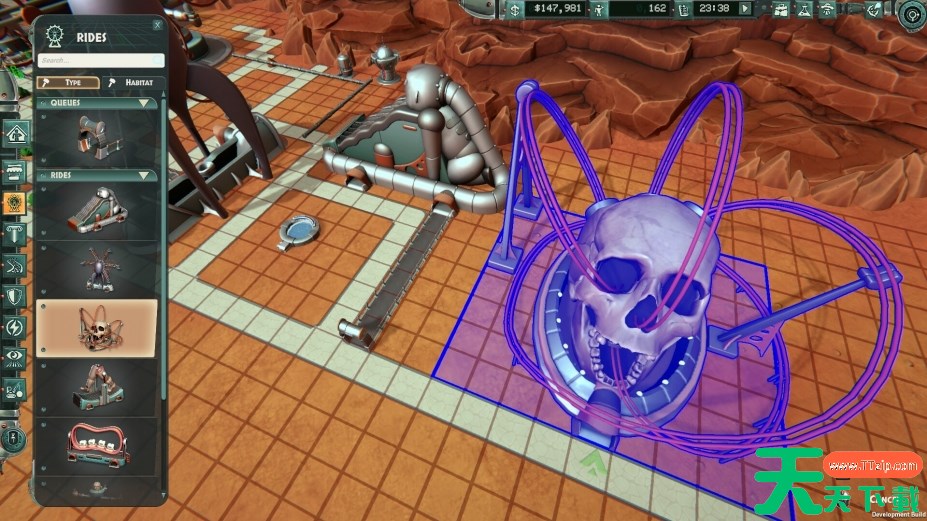Screen dimensions: 927x521
Task: Choose the slide ride thumbnail
Action: point(97,209)
